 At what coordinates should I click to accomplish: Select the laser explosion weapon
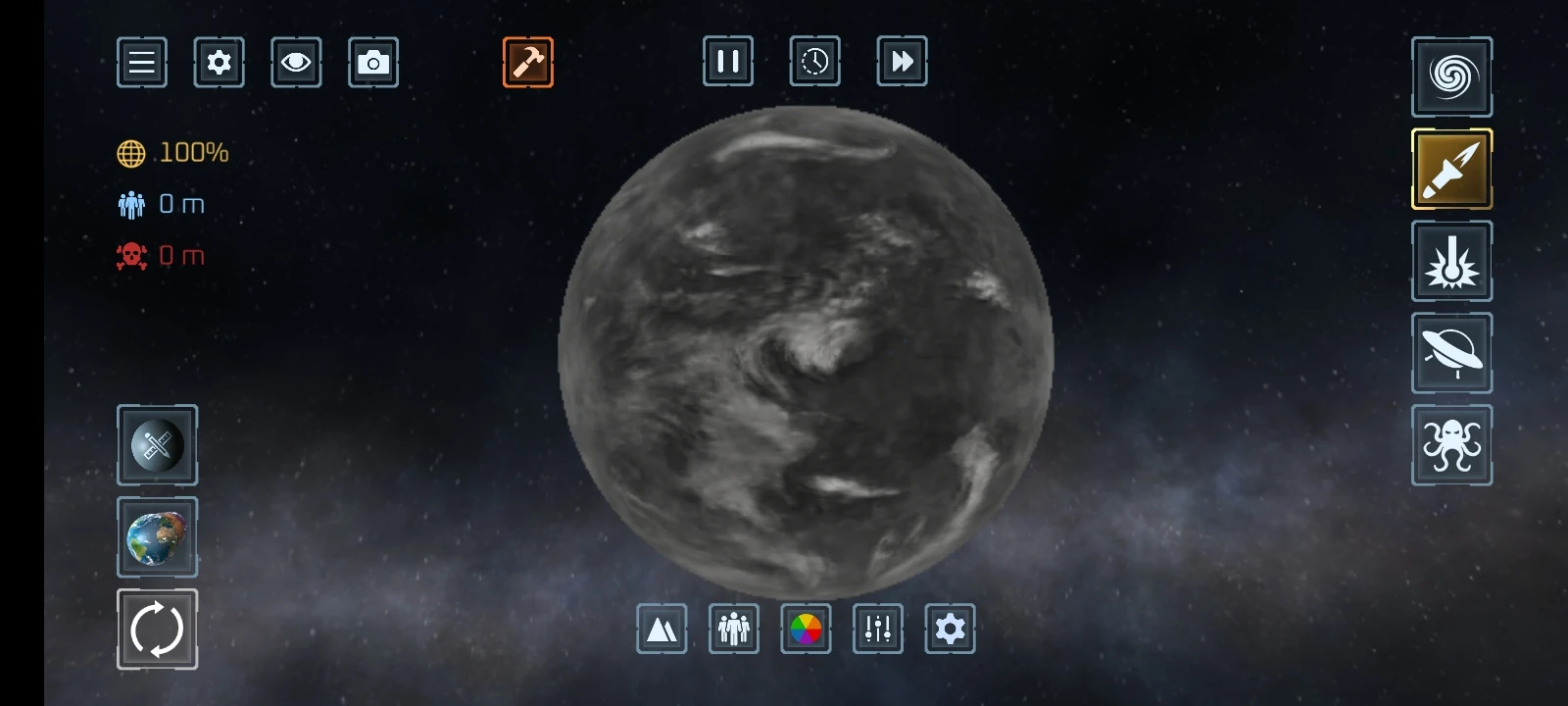[1451, 261]
